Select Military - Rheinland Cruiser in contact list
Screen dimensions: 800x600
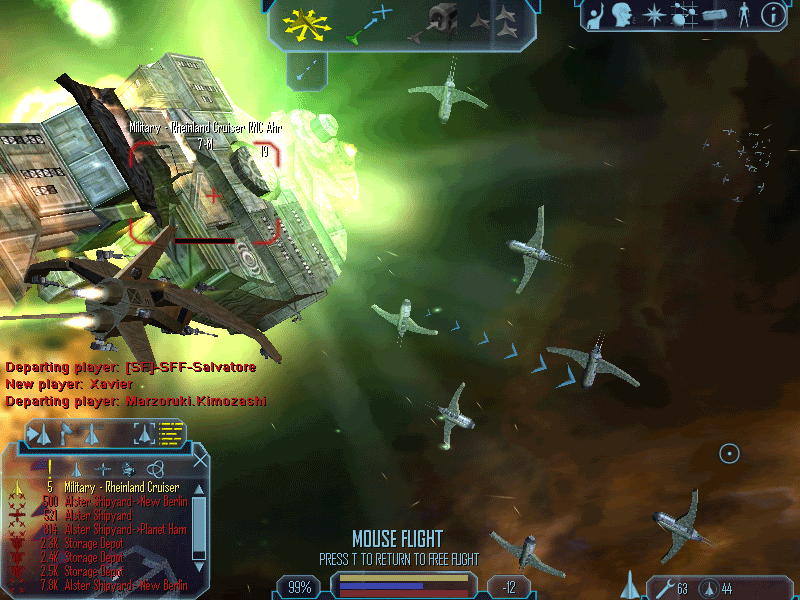tap(121, 487)
